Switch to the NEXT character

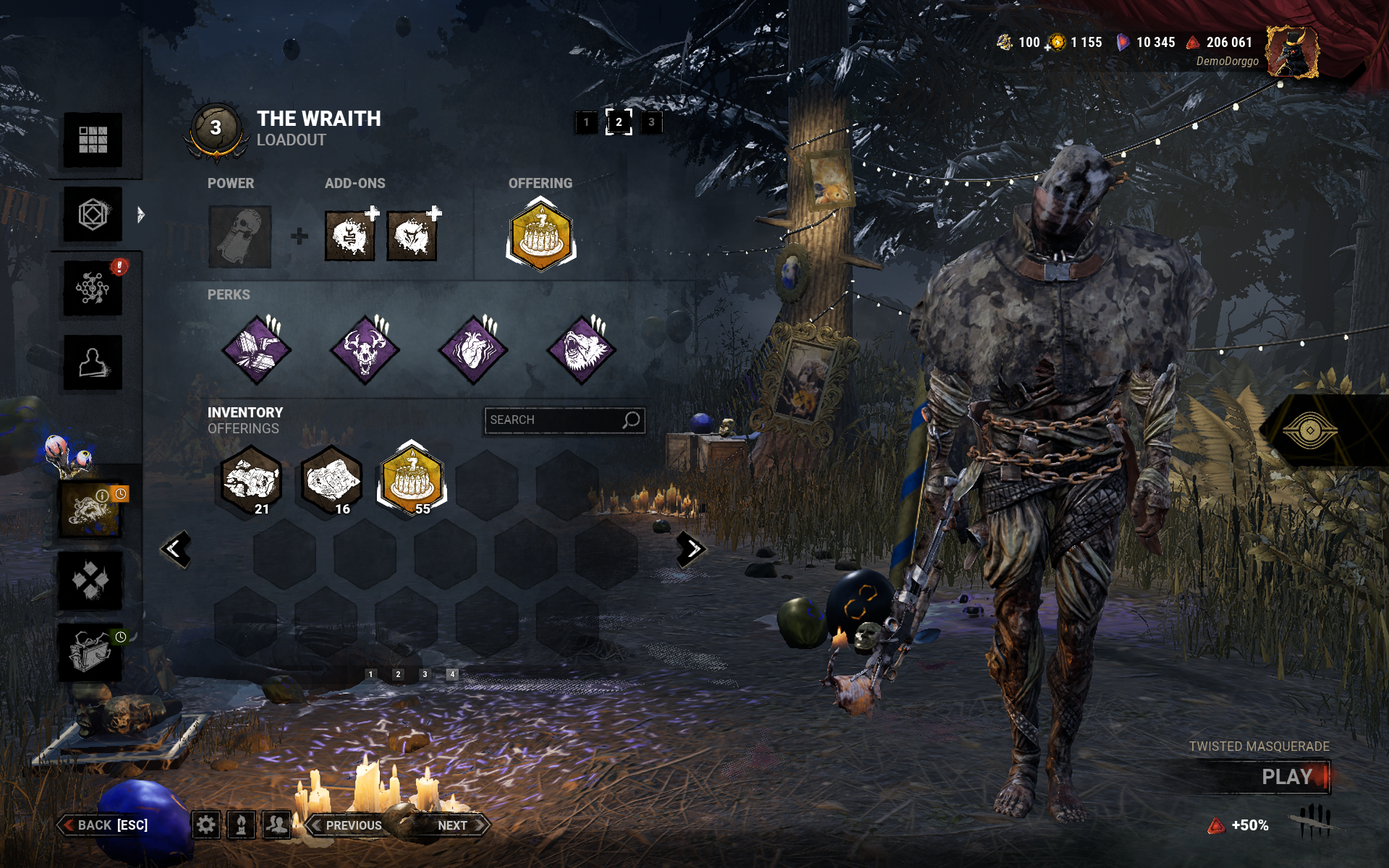pyautogui.click(x=457, y=825)
